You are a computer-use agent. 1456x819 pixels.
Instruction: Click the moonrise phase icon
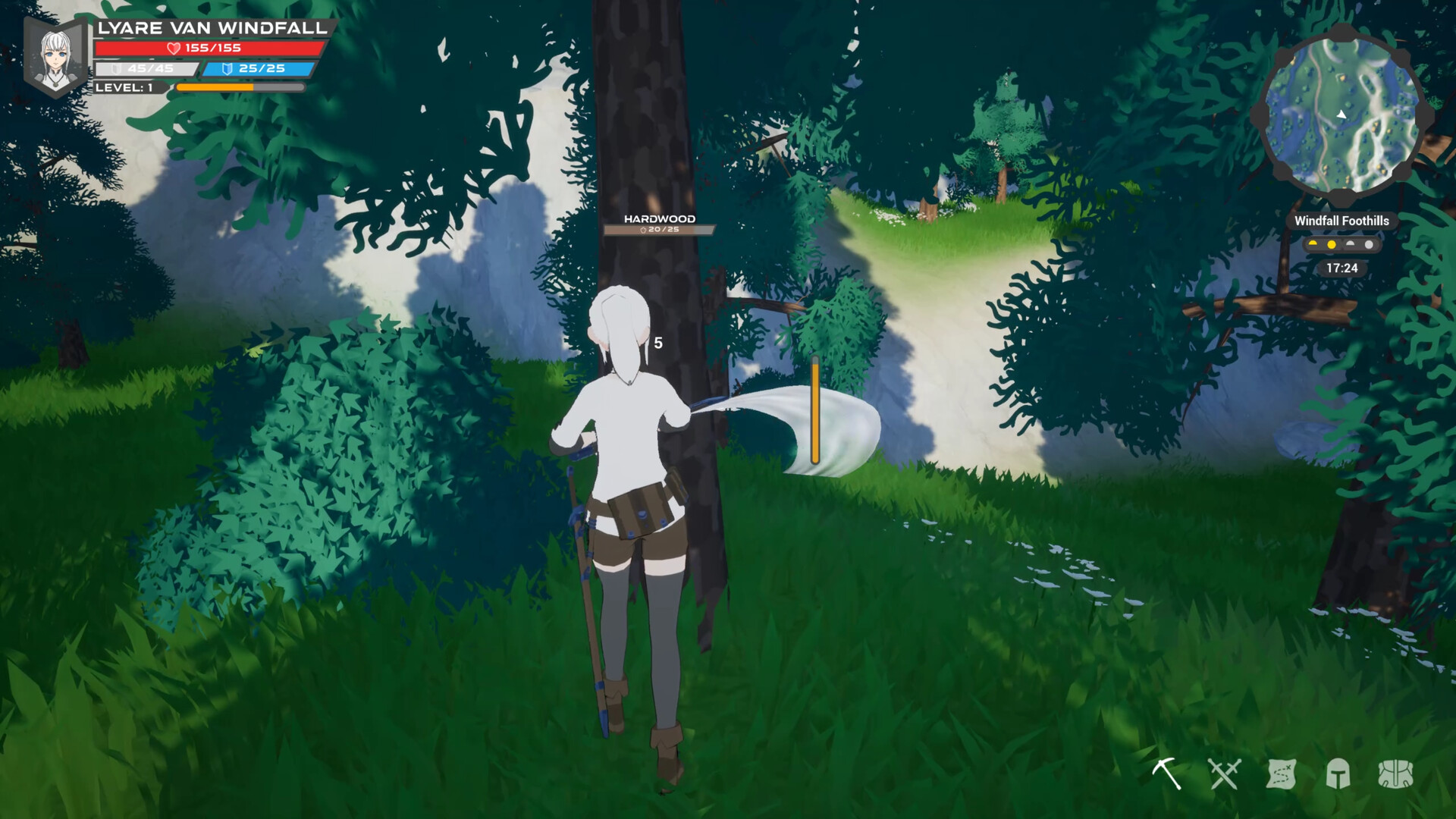(x=1351, y=244)
